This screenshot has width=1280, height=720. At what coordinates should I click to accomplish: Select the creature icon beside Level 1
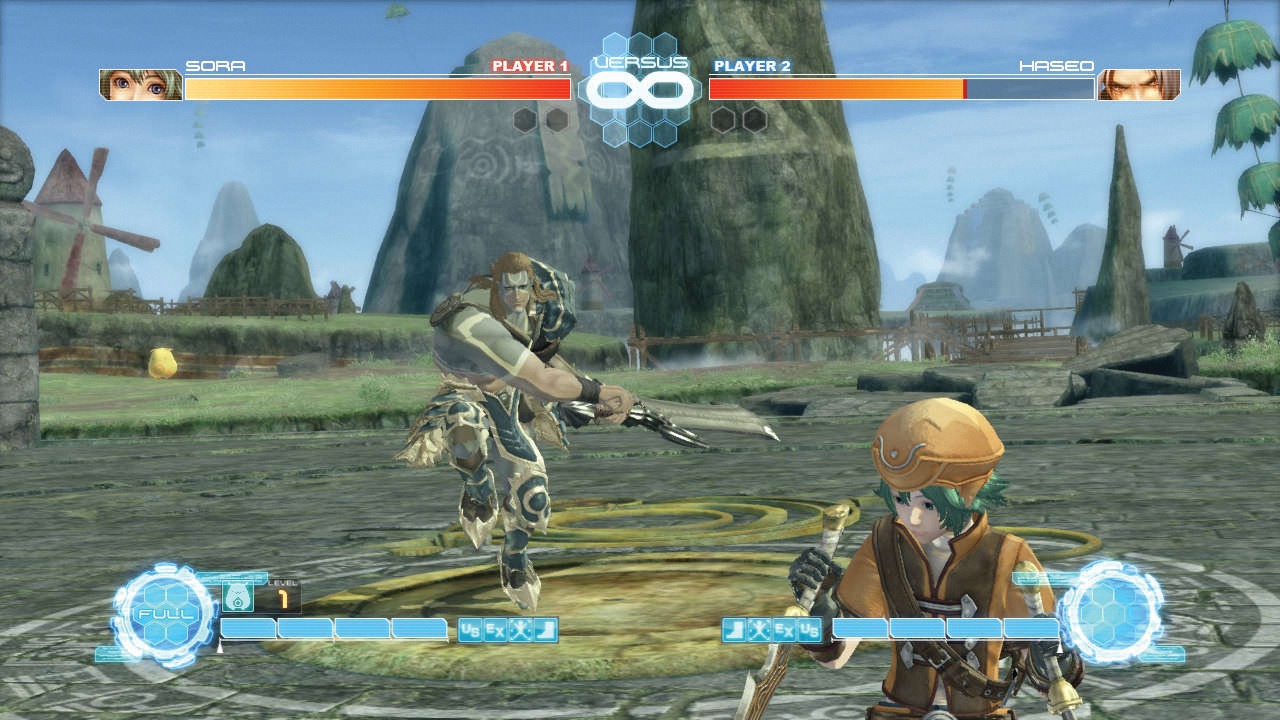pyautogui.click(x=237, y=597)
